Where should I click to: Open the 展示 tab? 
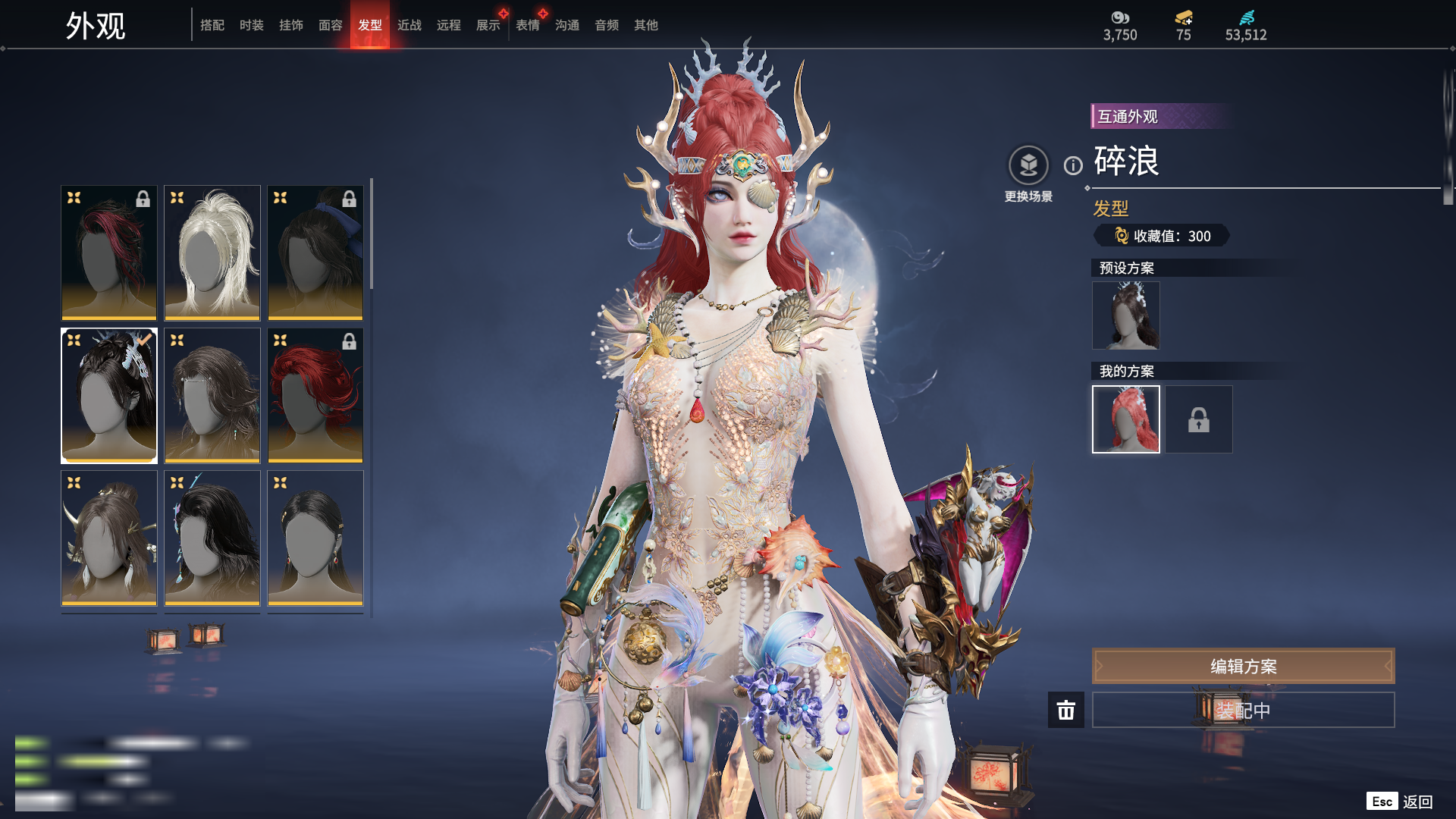[x=488, y=25]
